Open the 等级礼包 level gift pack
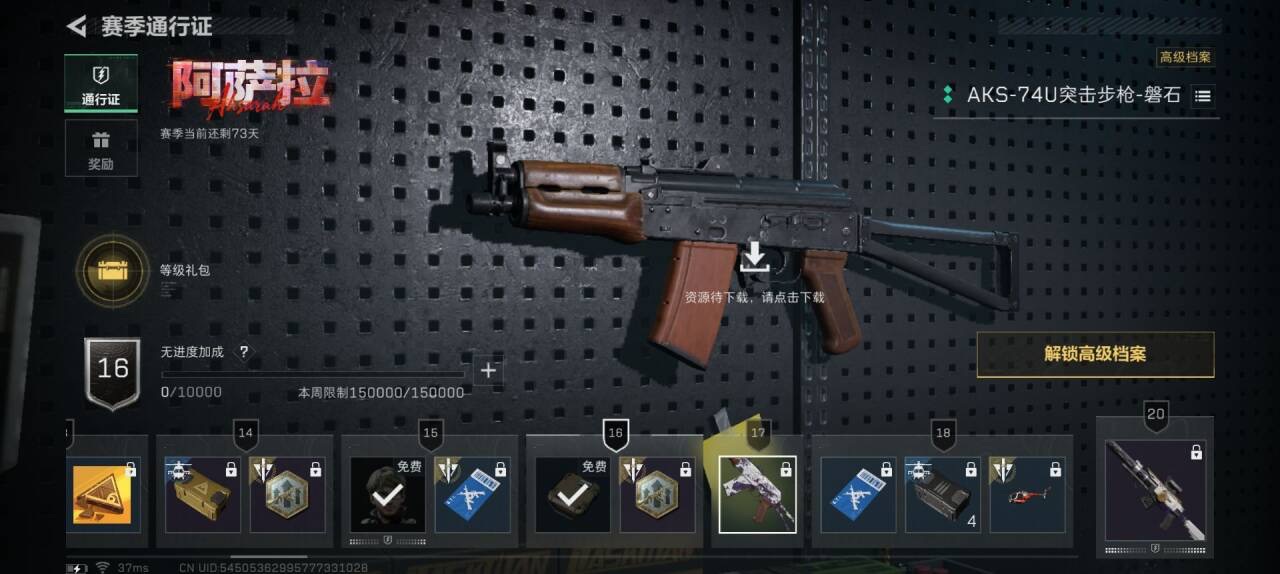This screenshot has height=574, width=1280. (112, 269)
